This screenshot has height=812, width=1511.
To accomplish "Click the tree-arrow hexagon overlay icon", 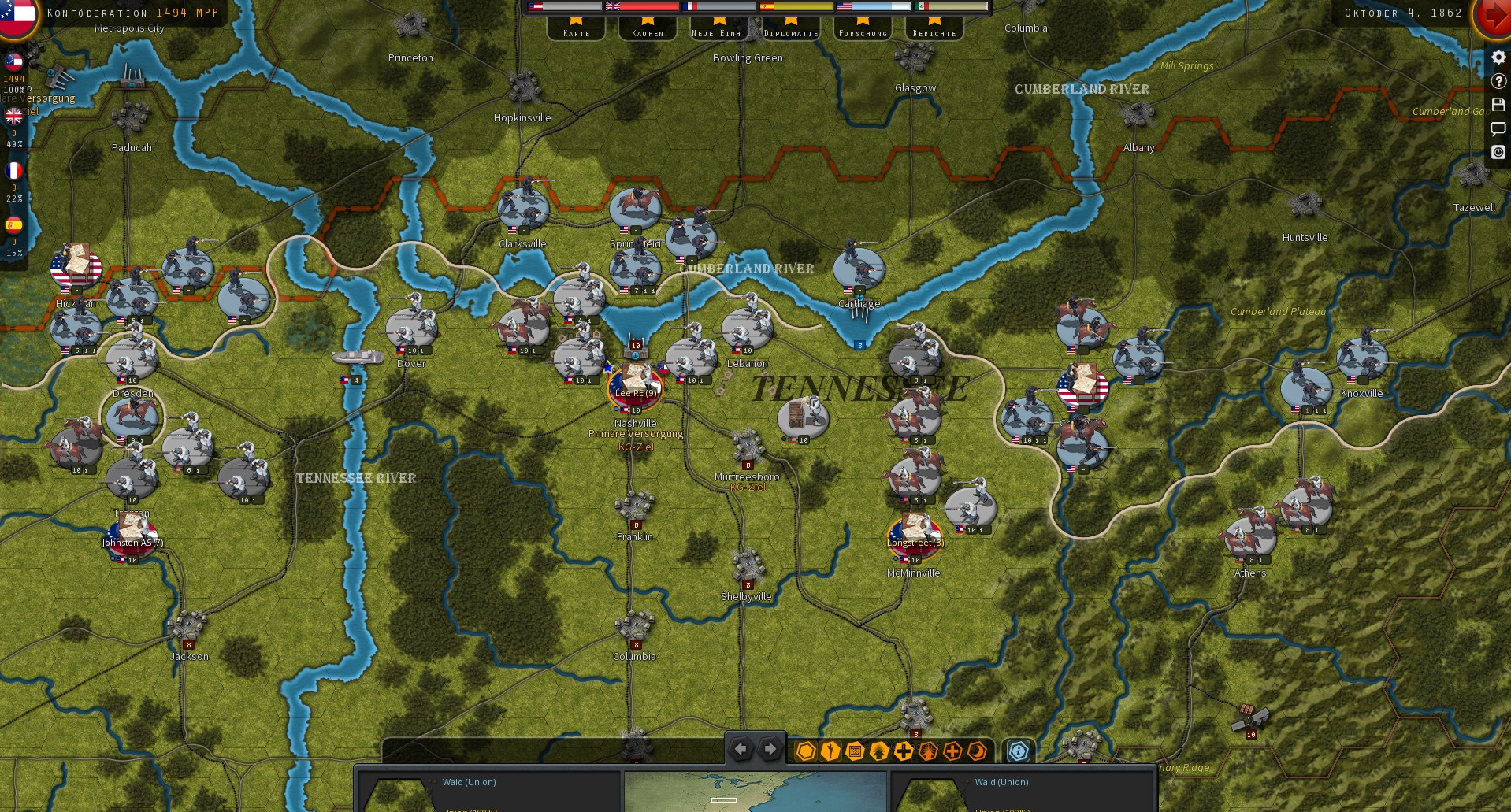I will [x=878, y=751].
